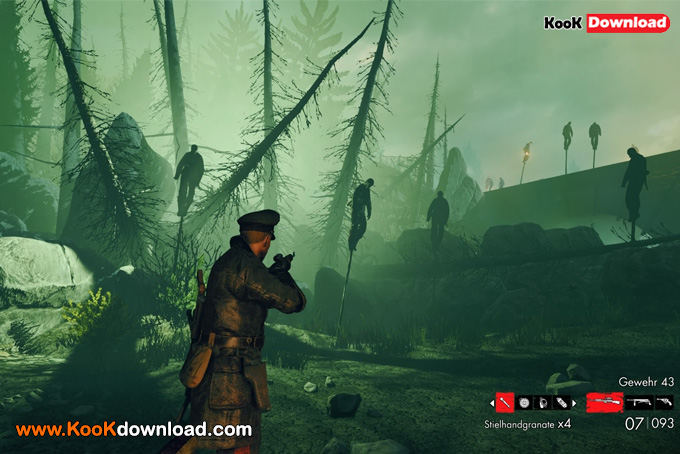
Task: Open the KooK Download logo link
Action: coord(606,22)
